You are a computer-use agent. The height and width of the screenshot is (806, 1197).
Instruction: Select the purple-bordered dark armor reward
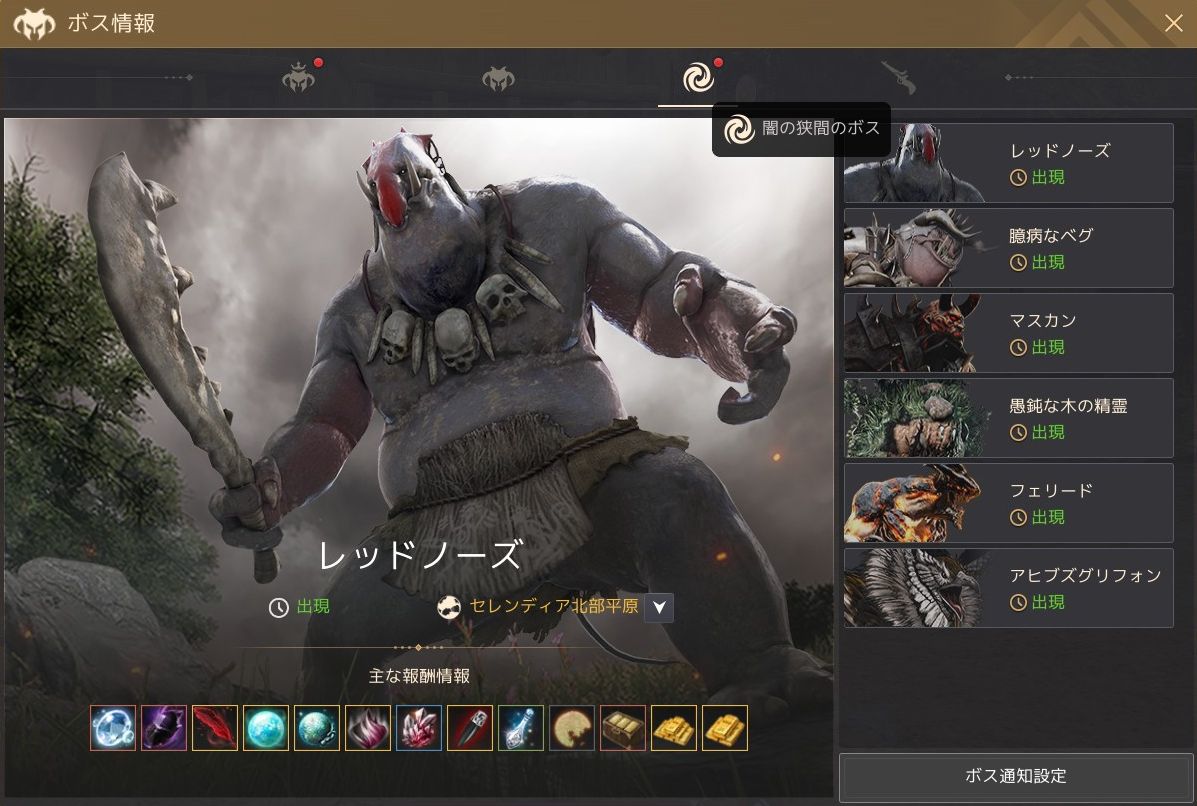coord(164,728)
